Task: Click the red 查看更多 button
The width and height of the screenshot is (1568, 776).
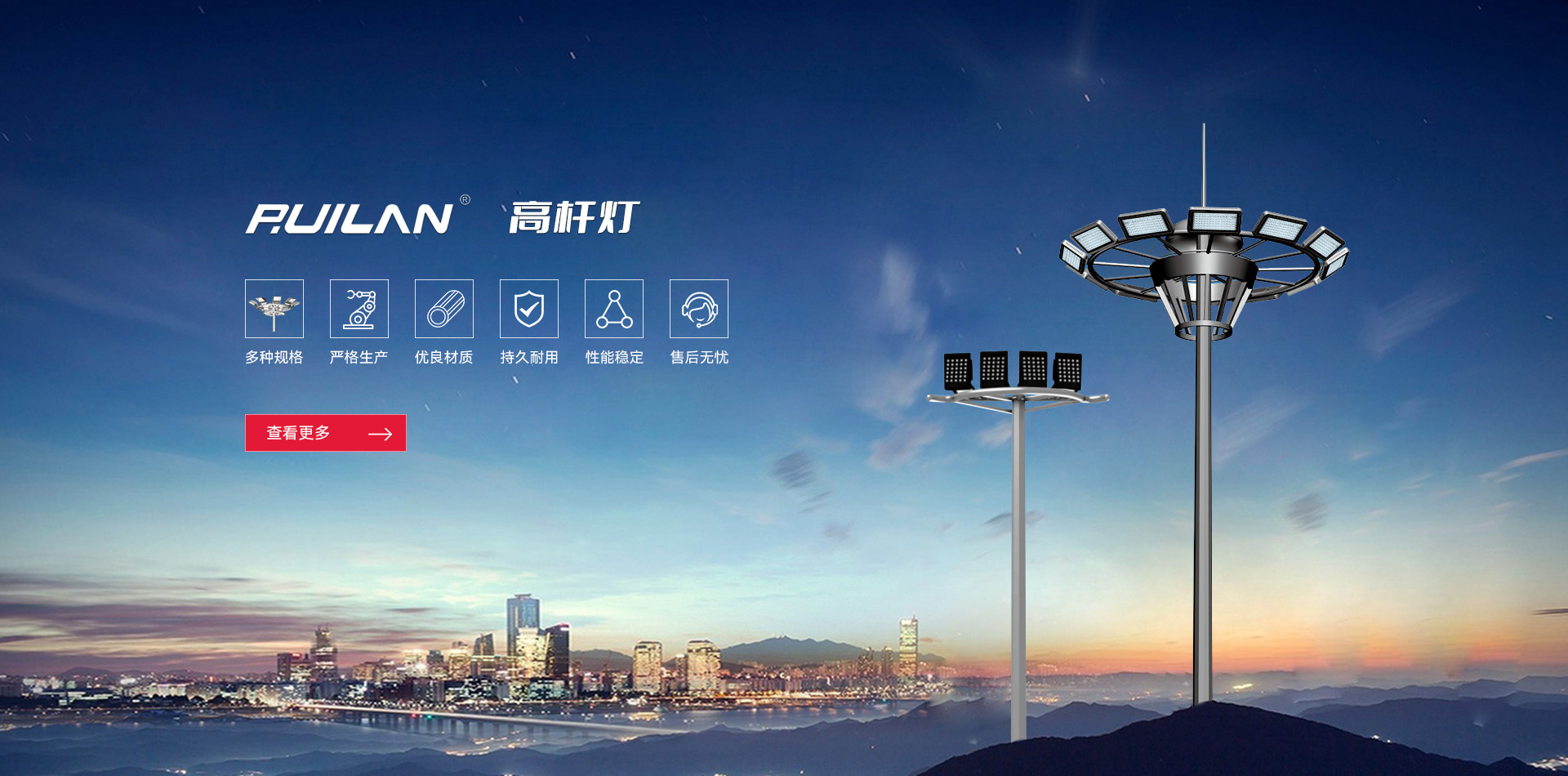Action: [325, 433]
